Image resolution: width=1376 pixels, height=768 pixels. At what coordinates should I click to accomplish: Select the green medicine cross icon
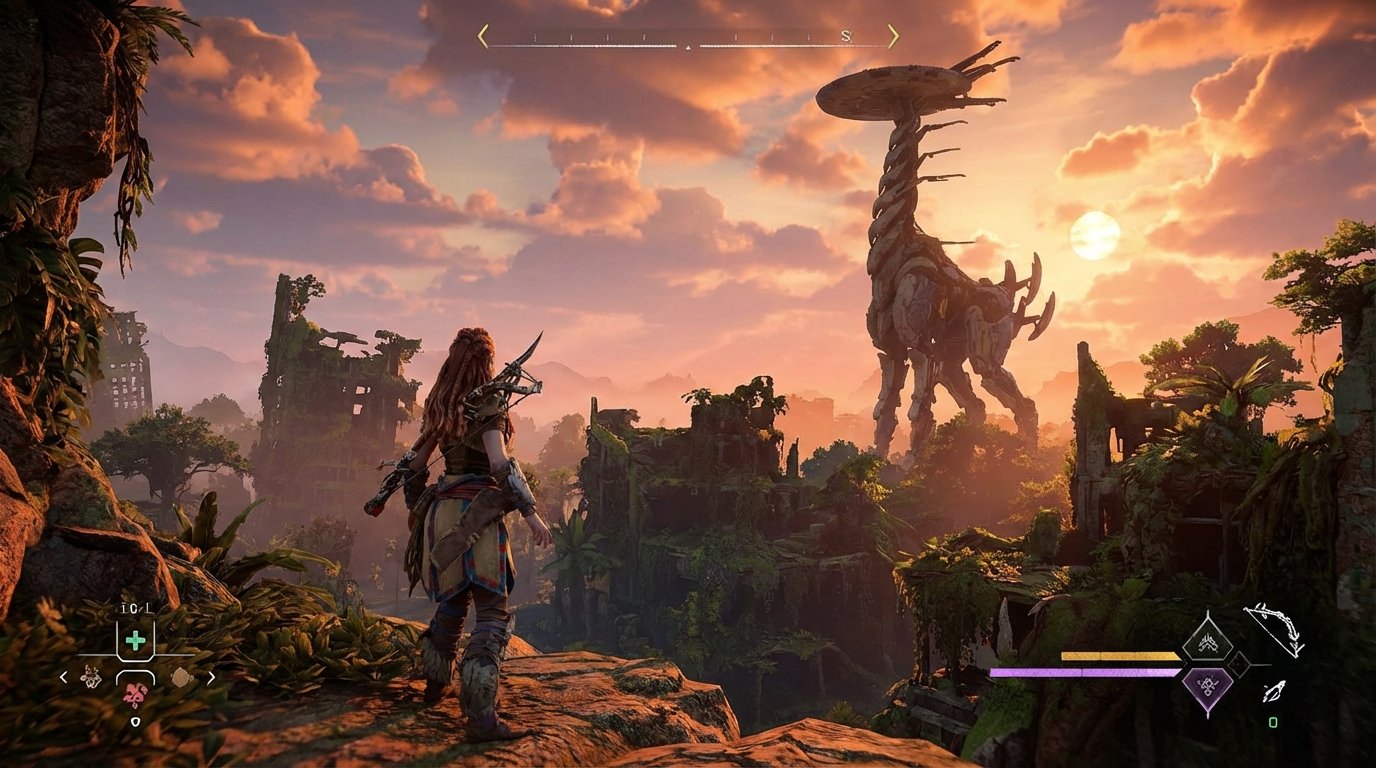point(135,639)
